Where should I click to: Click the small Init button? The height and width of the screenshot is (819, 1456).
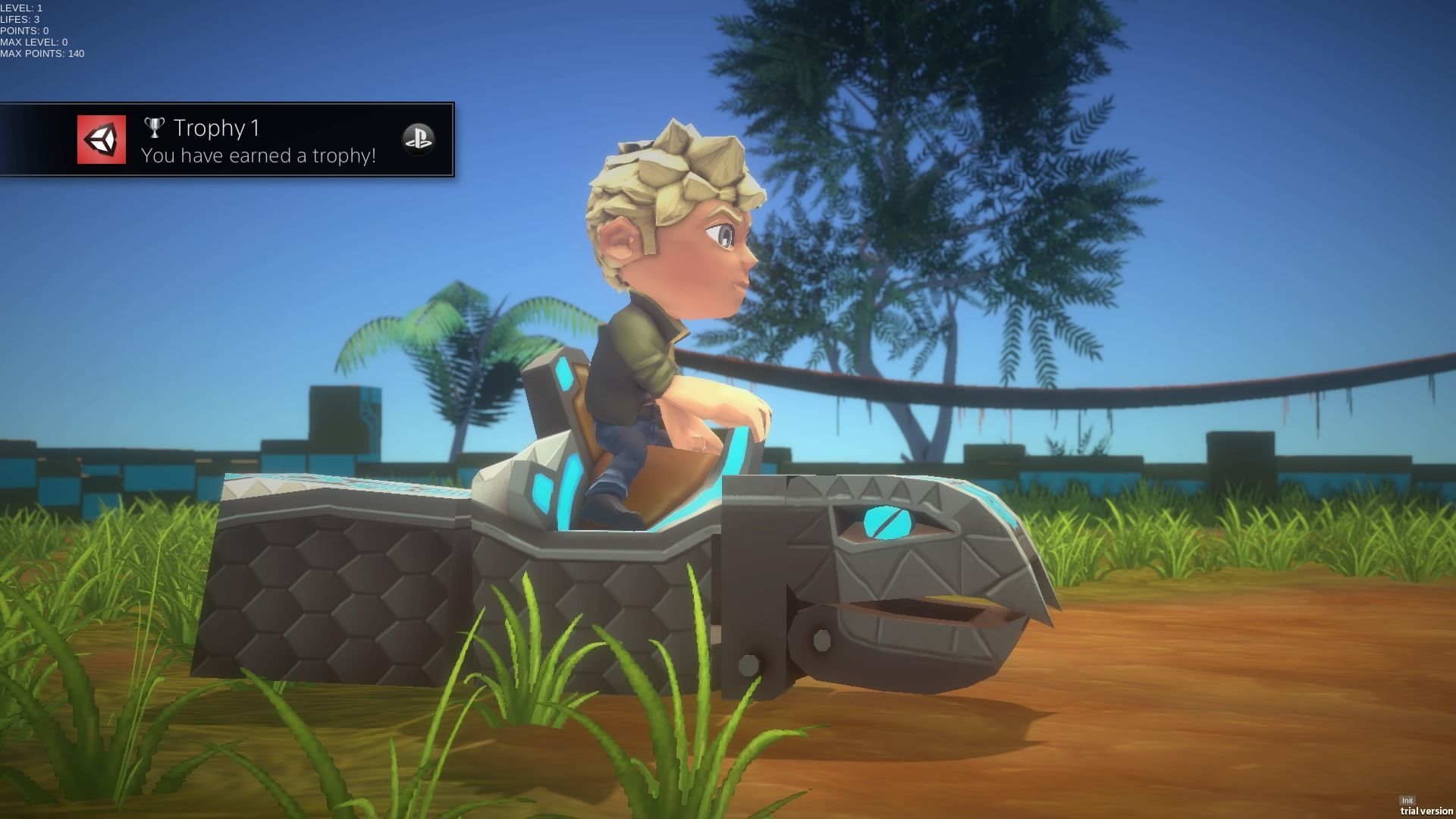[1407, 801]
